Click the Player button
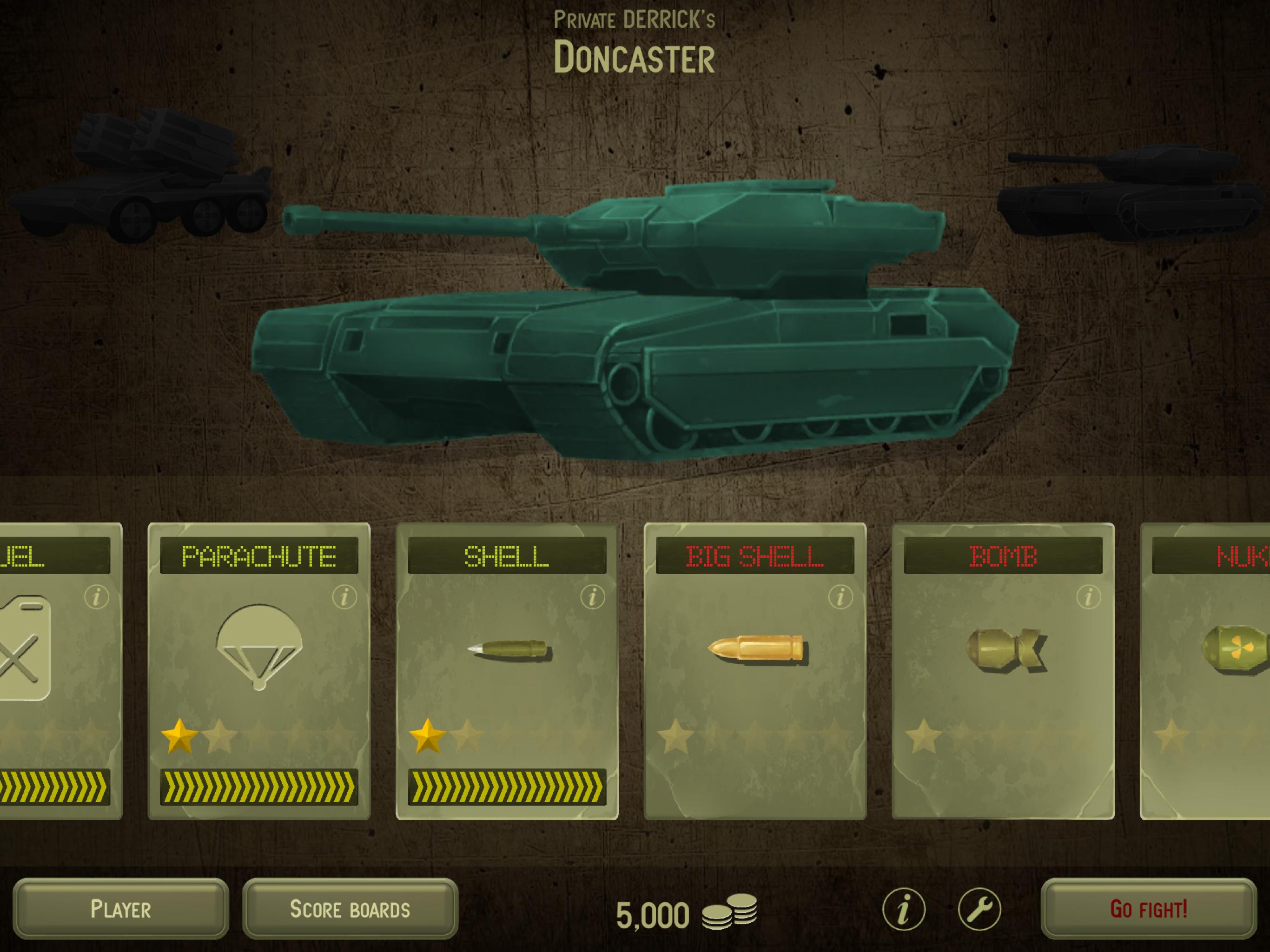The height and width of the screenshot is (952, 1270). tap(120, 908)
